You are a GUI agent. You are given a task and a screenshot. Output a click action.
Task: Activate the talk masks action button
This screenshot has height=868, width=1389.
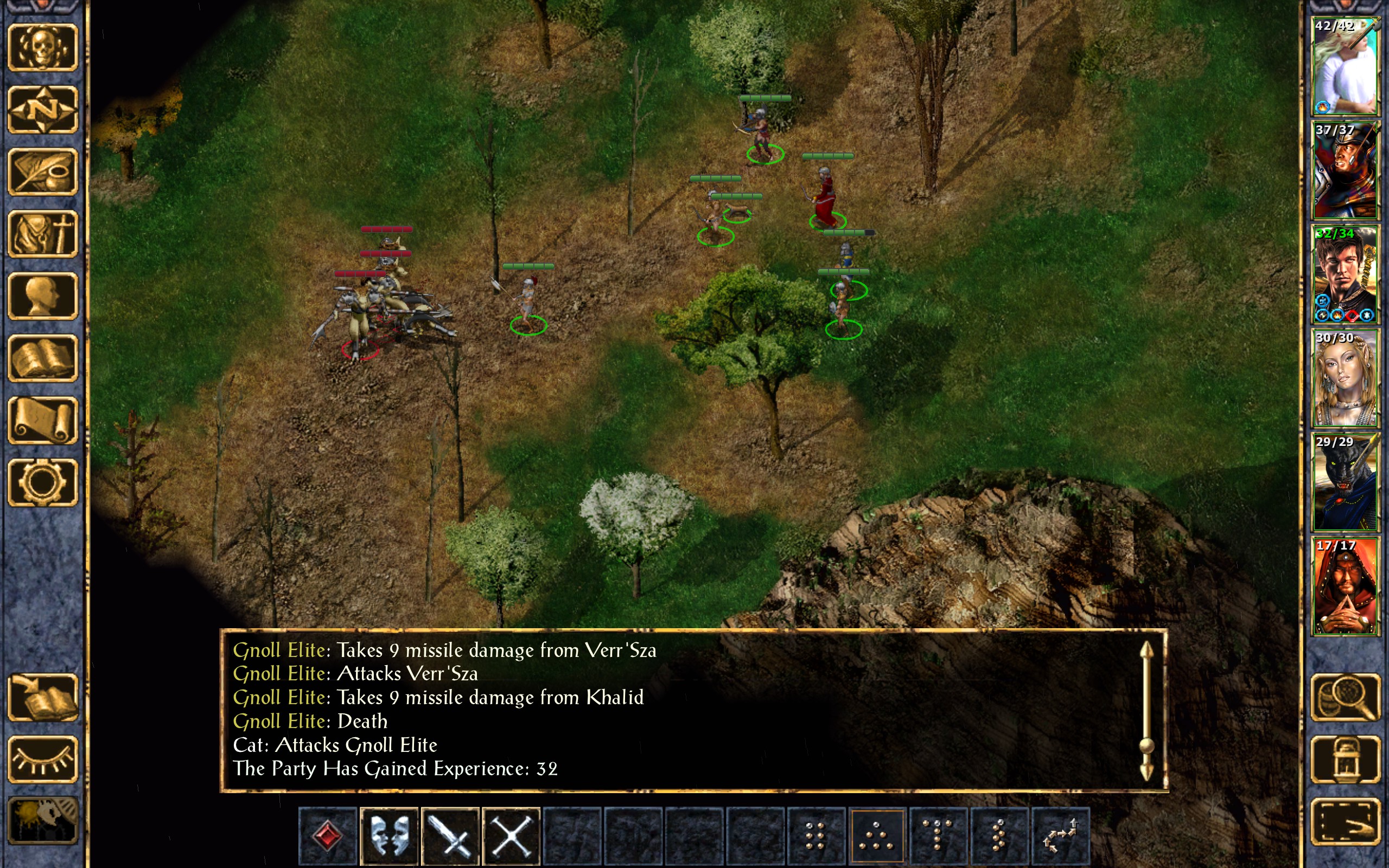(x=389, y=835)
